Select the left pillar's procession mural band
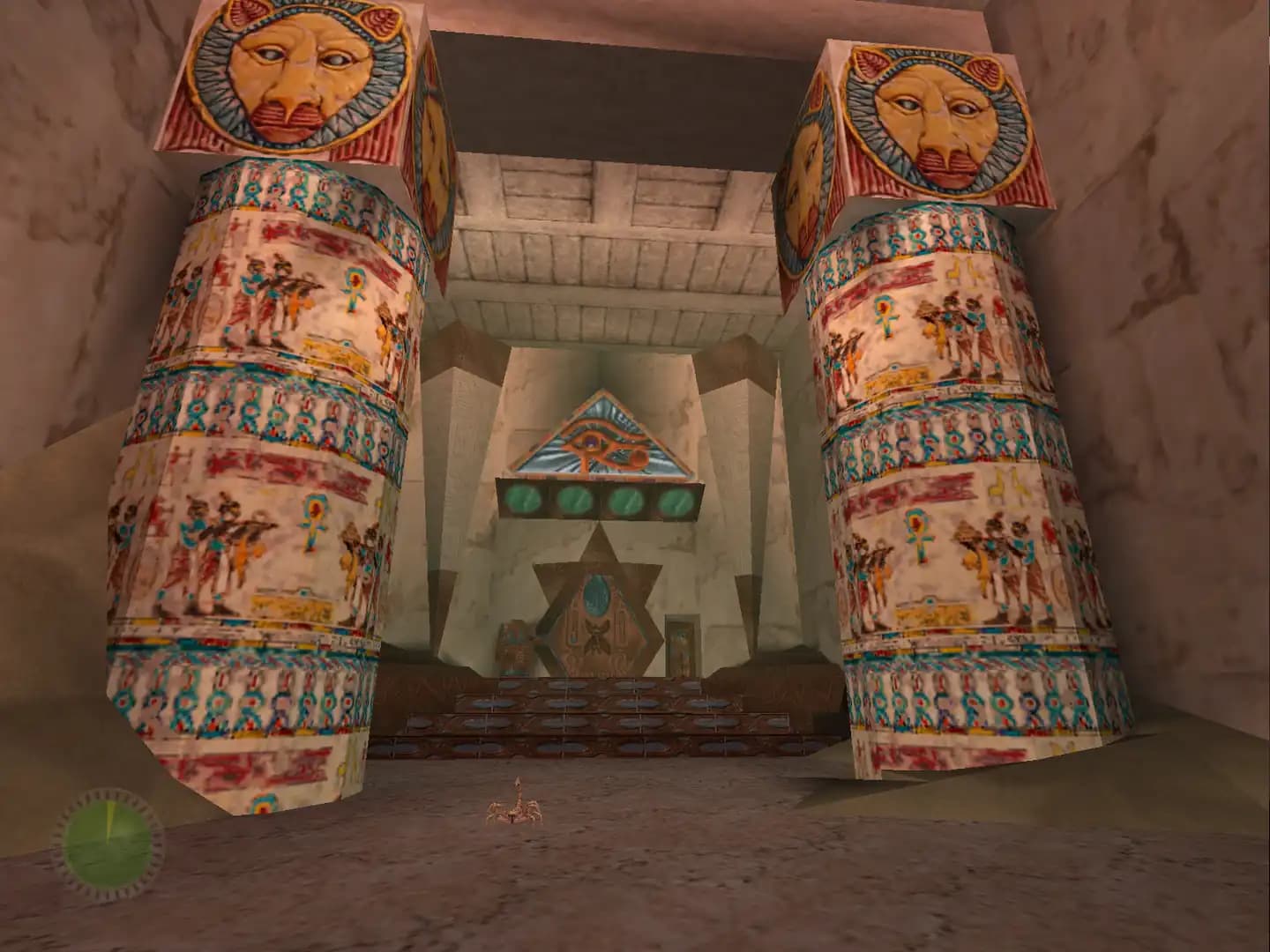This screenshot has height=952, width=1270. 265,291
